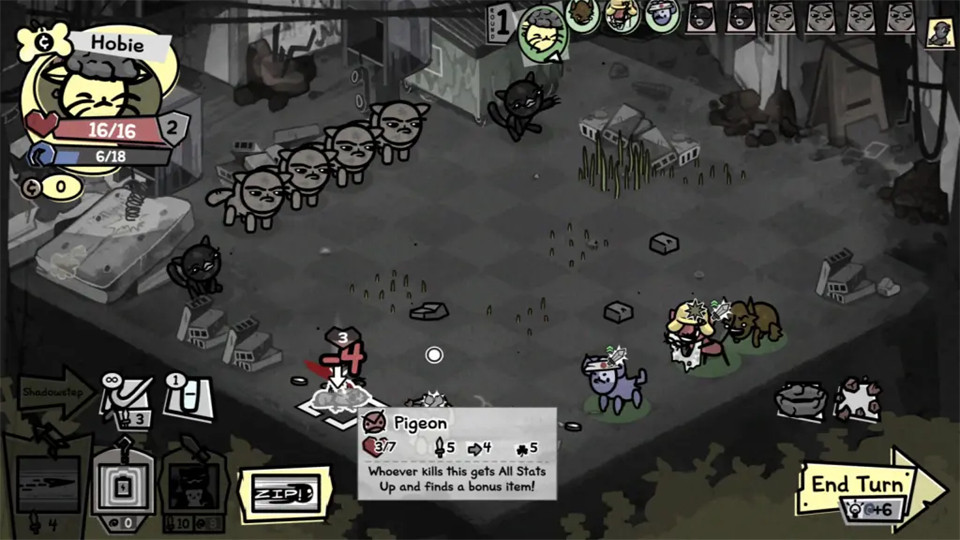This screenshot has width=960, height=540.
Task: Select the blonde cat in turn order
Action: [621, 14]
